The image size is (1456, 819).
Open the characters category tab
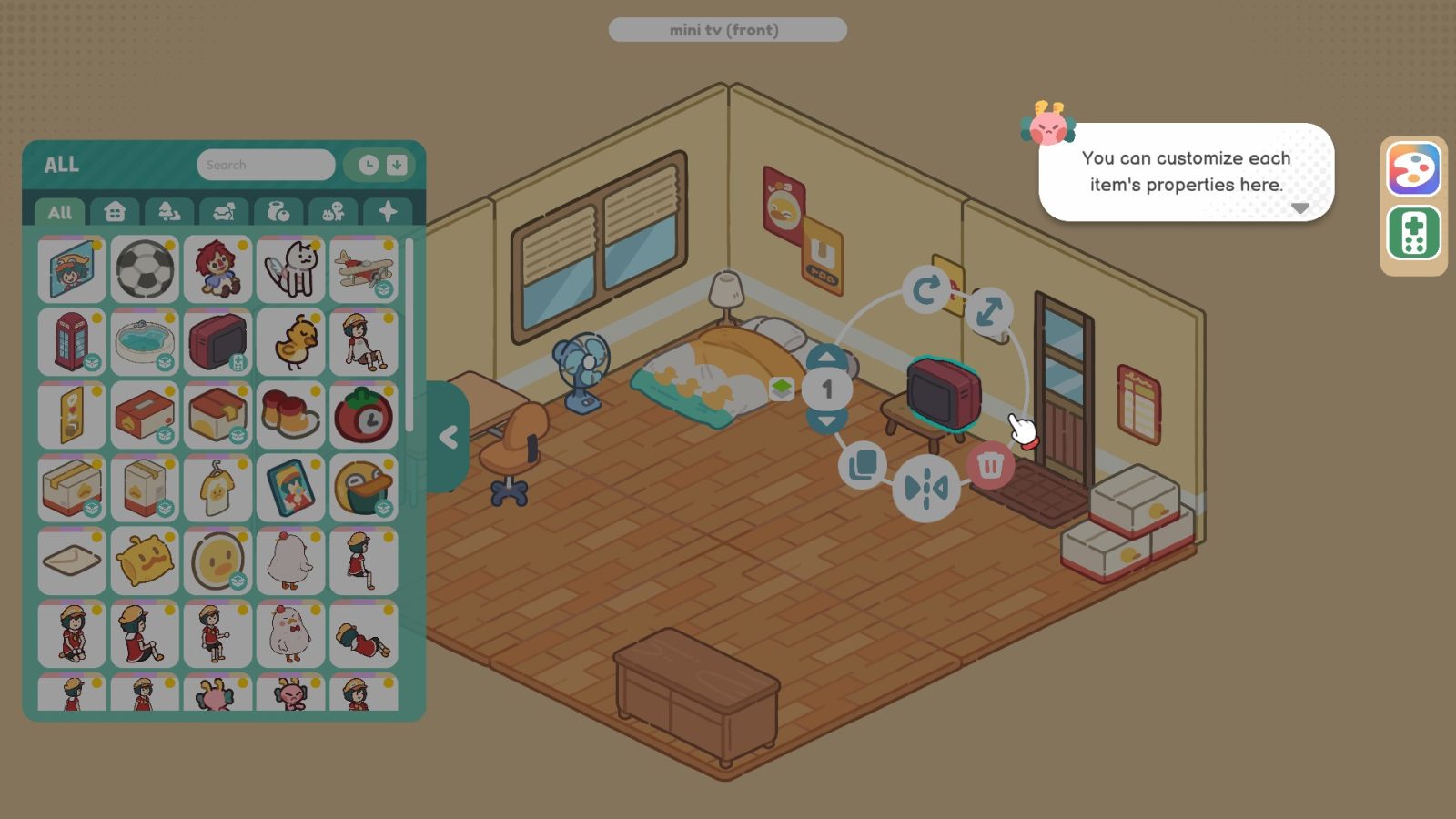pyautogui.click(x=335, y=212)
